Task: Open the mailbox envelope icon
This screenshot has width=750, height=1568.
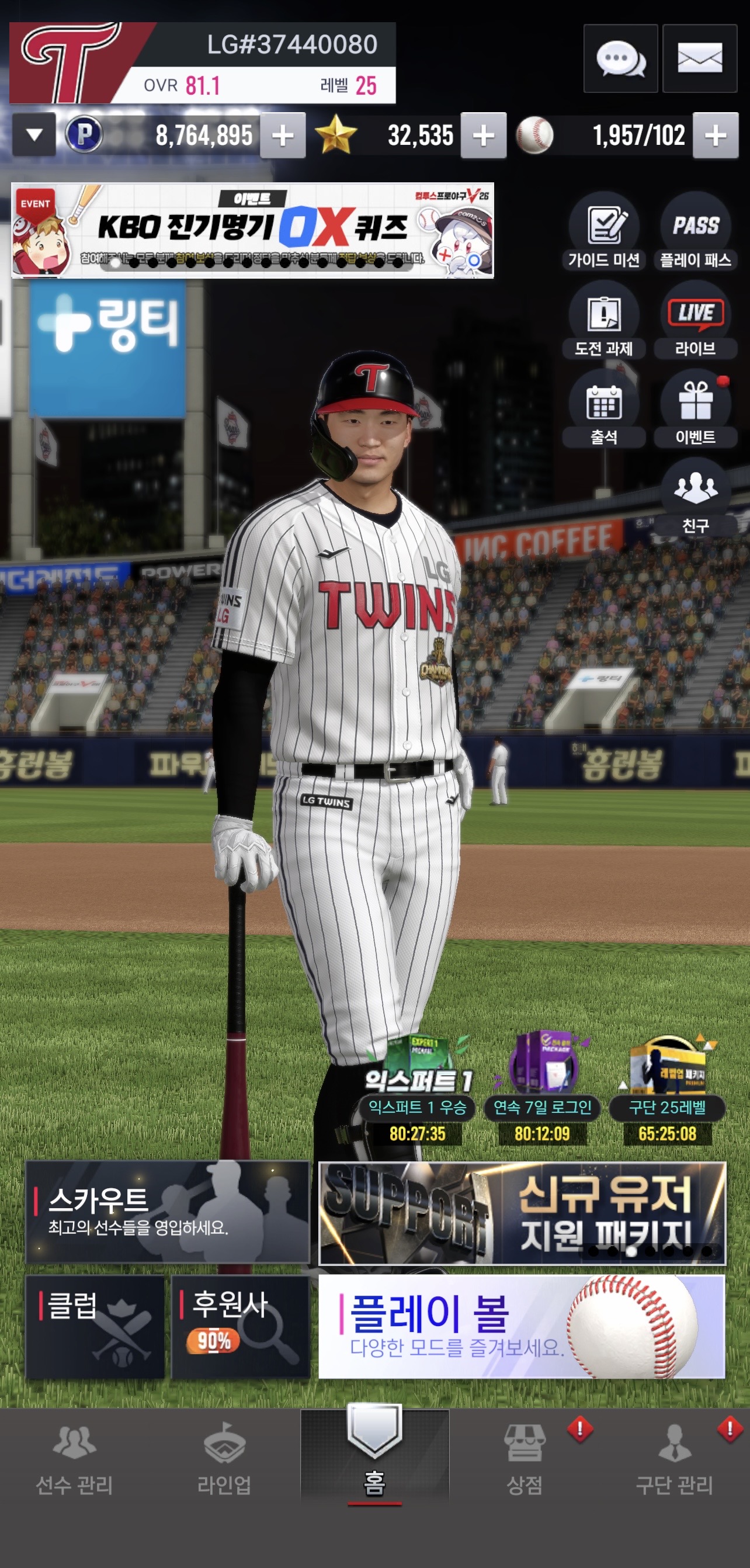Action: pyautogui.click(x=699, y=59)
